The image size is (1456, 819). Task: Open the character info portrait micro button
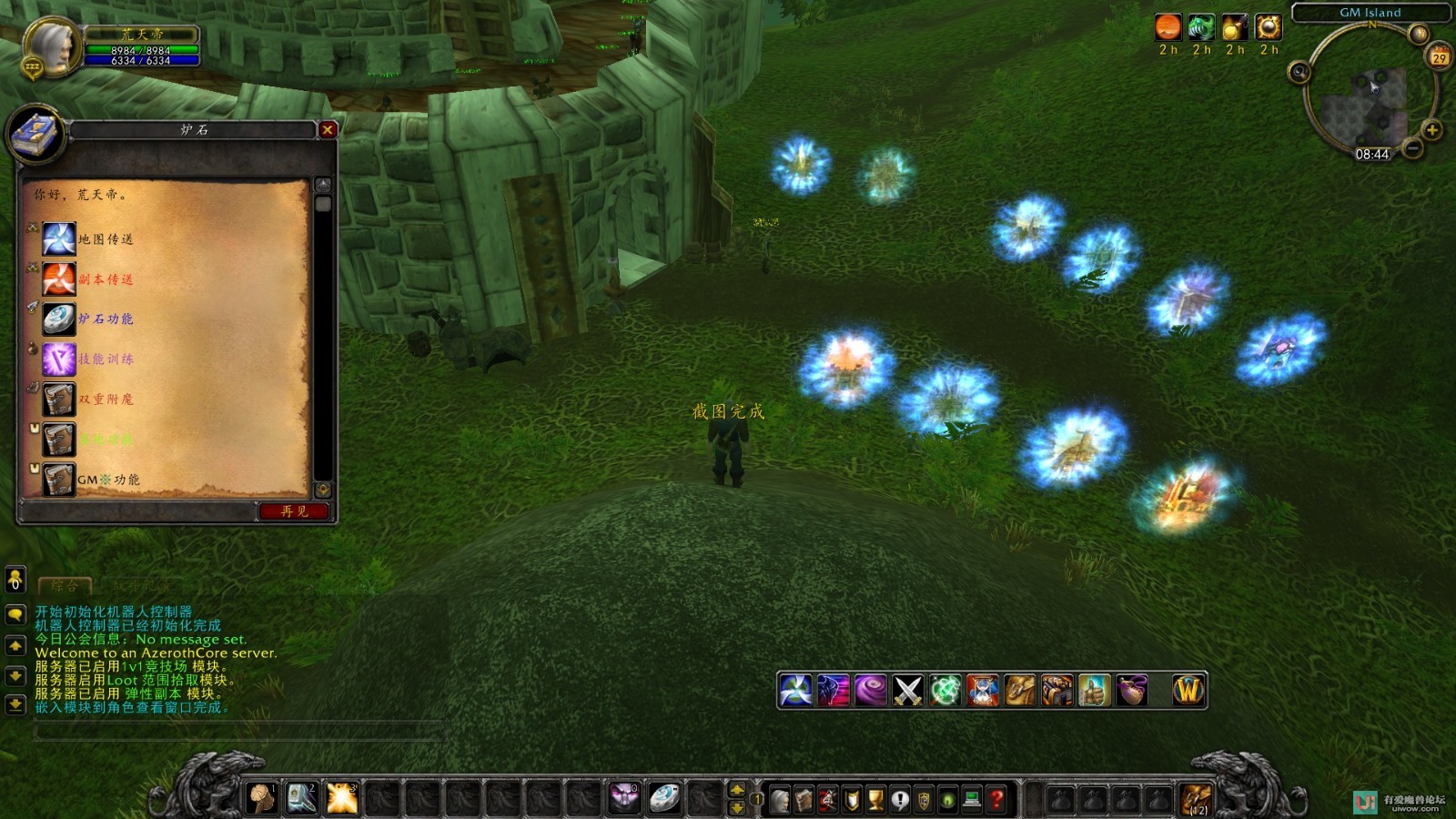780,800
